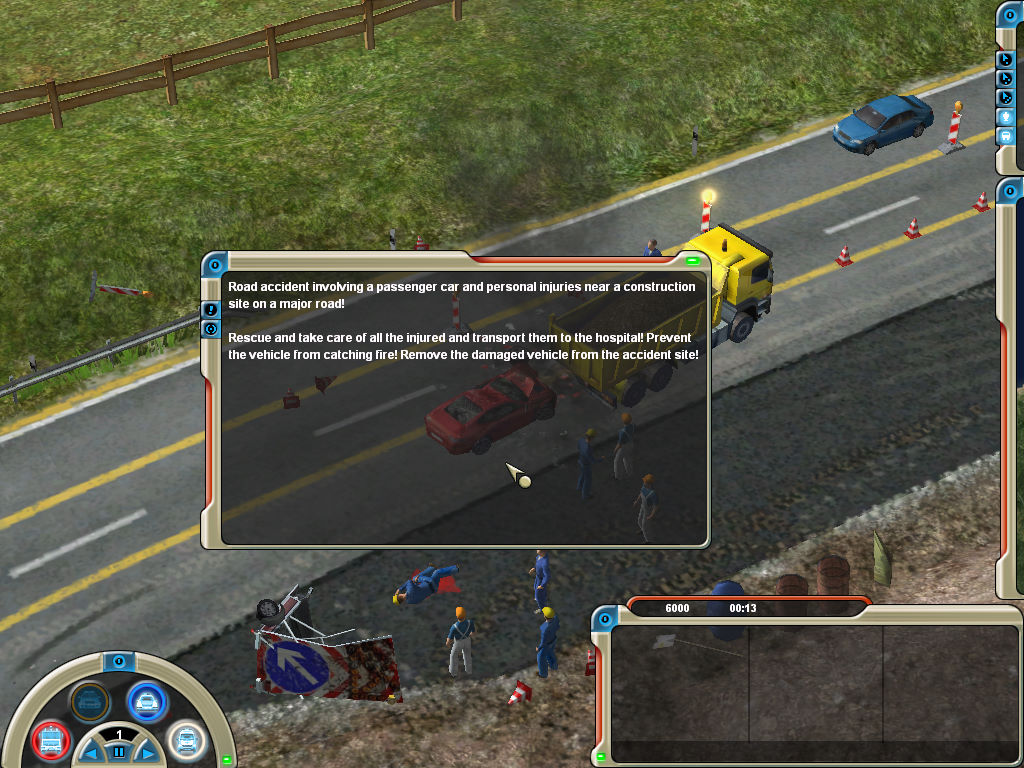Screen dimensions: 1024x768
Task: Click the round button atop the vehicle wheel
Action: tap(118, 661)
